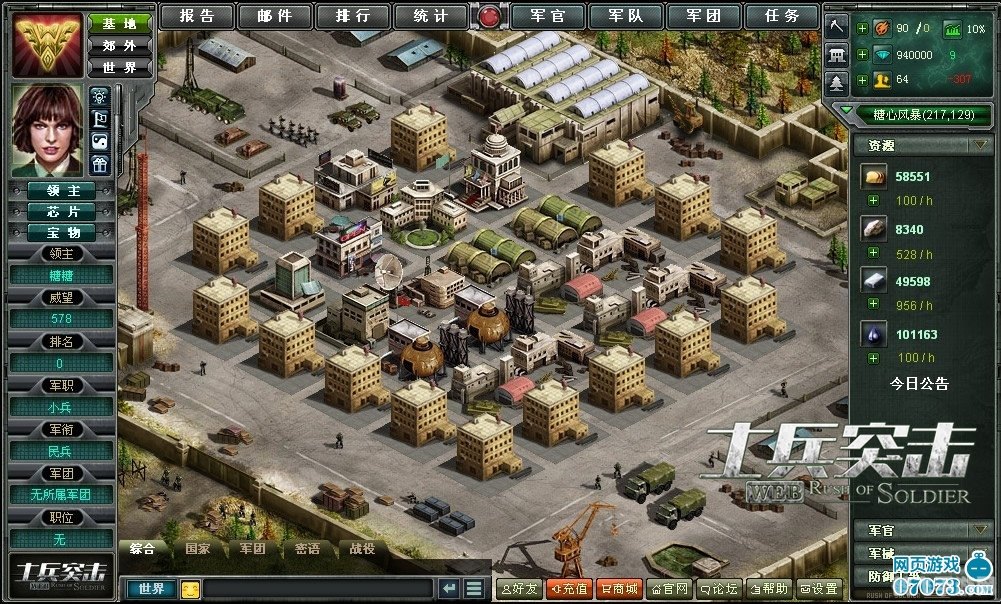Screen dimensions: 1001x604
Task: Click the 领主 (Lord) button under portrait
Action: 62,191
